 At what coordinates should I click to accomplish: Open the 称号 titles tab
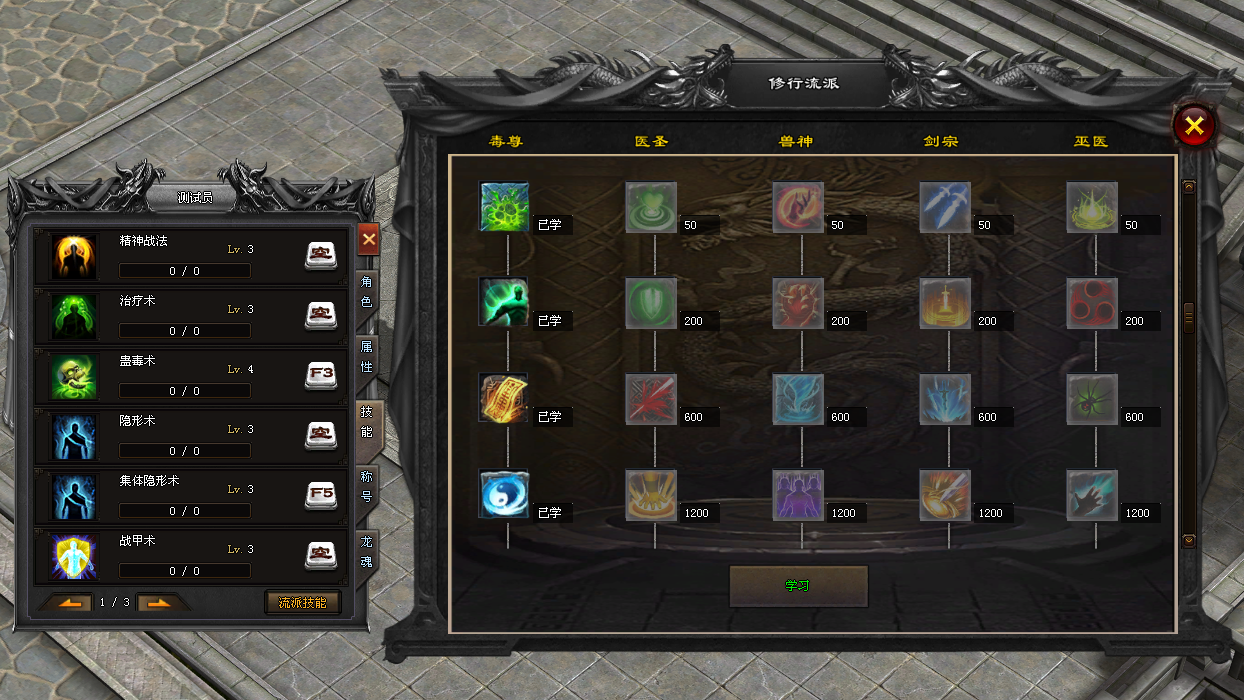(x=366, y=486)
